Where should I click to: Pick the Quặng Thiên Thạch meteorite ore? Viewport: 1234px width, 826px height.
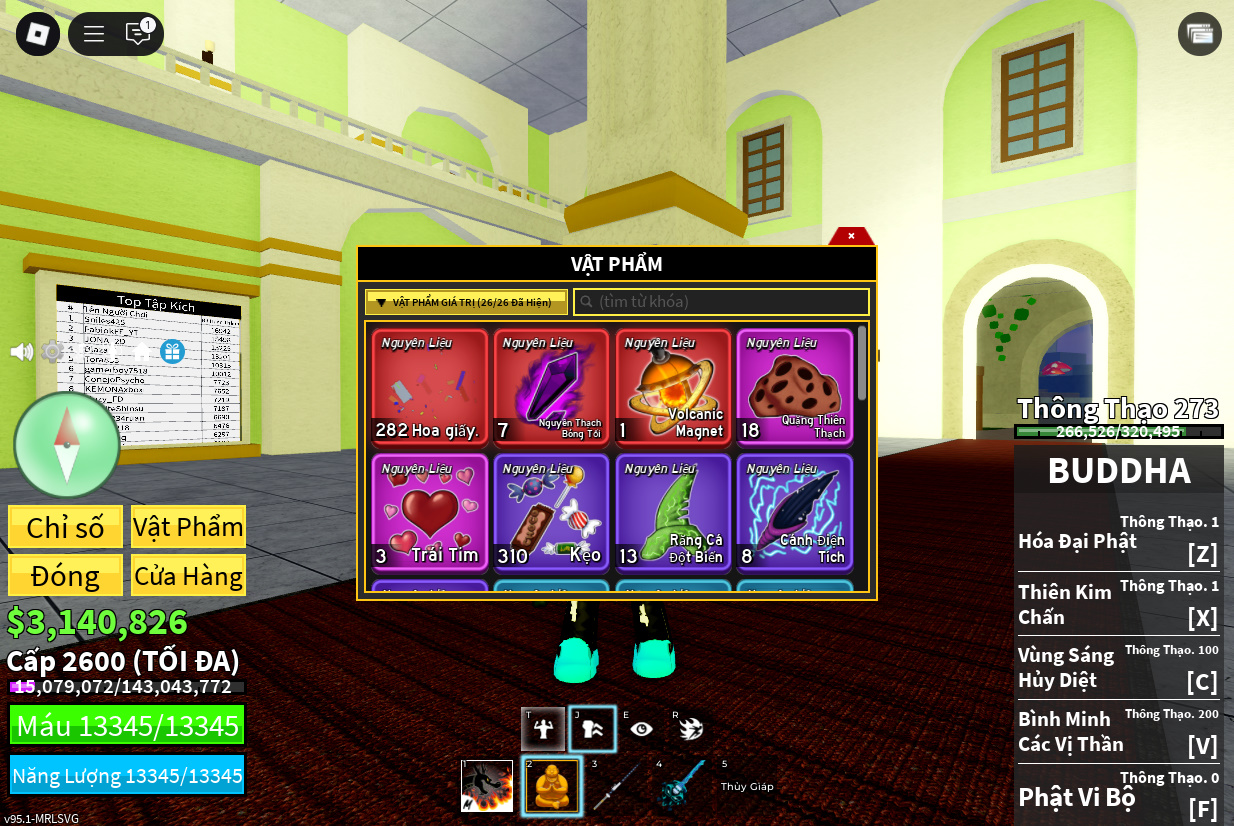pyautogui.click(x=795, y=386)
